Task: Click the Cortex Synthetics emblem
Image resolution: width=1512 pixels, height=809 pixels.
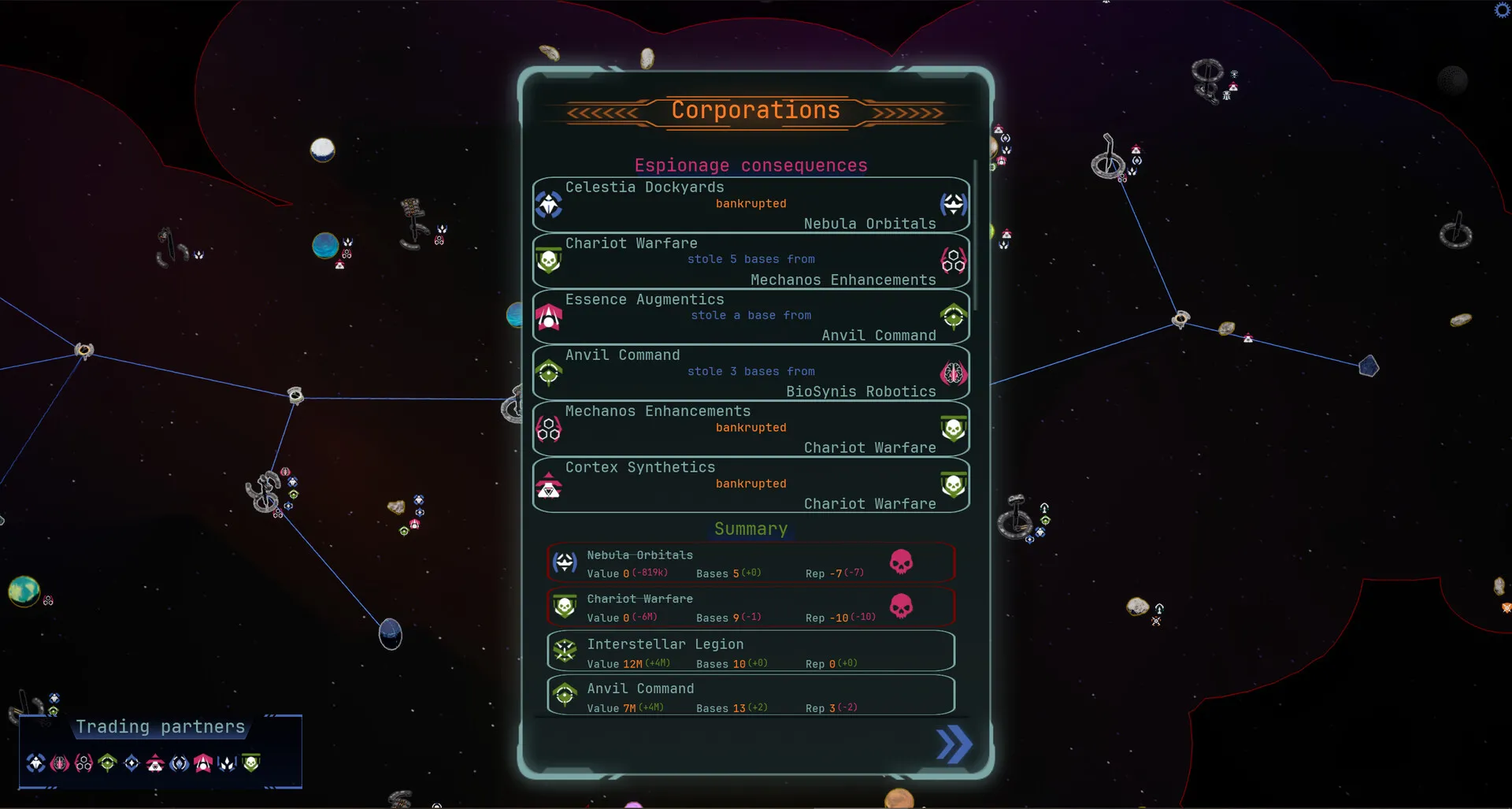Action: pos(549,485)
